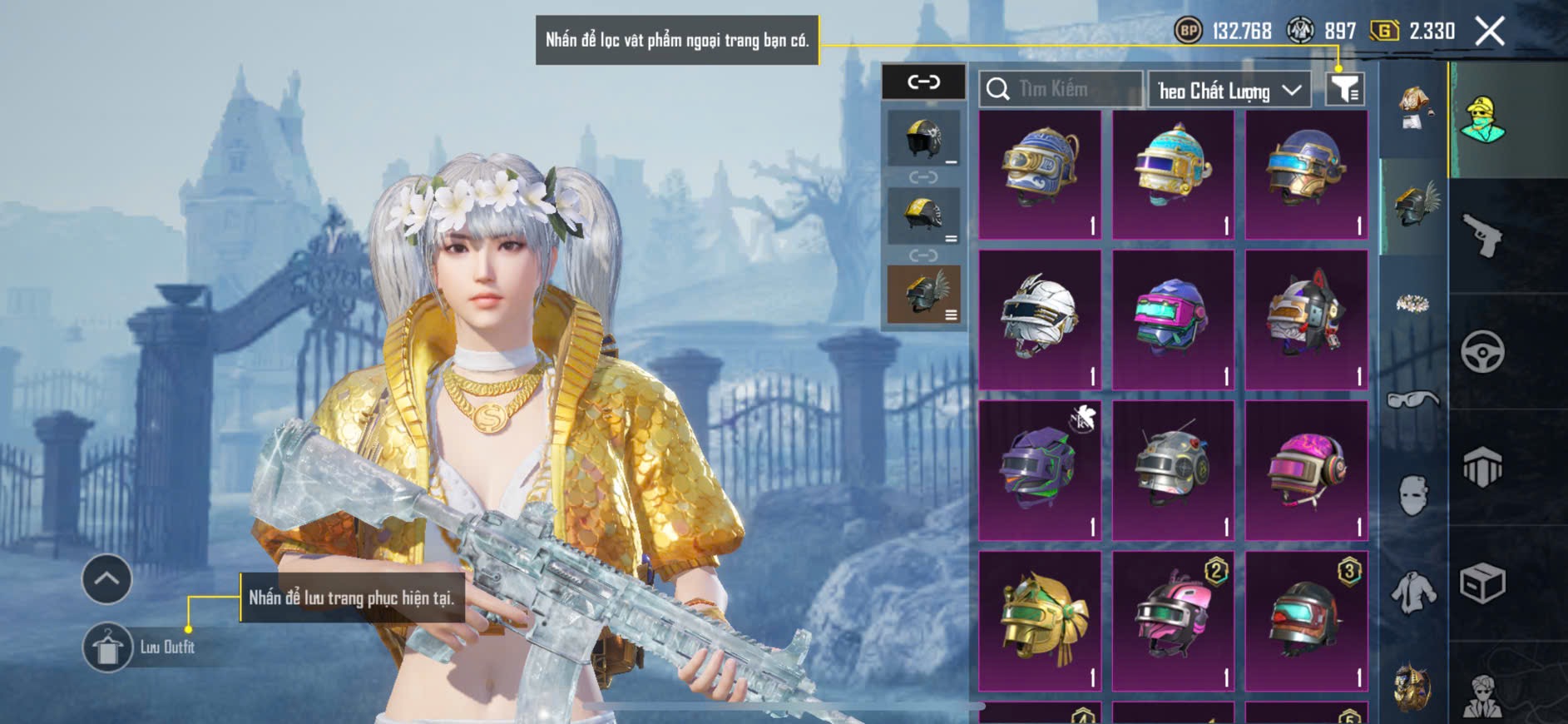Screen dimensions: 1568x724
Task: Select the blue porcelain helmet skin
Action: pos(1040,175)
